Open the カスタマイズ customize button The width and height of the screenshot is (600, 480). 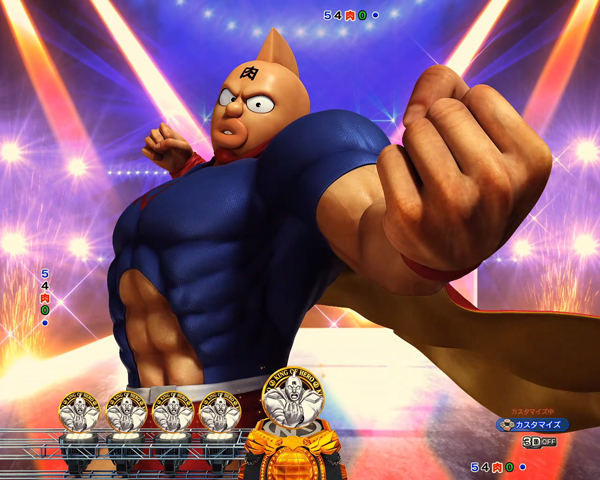[533, 424]
